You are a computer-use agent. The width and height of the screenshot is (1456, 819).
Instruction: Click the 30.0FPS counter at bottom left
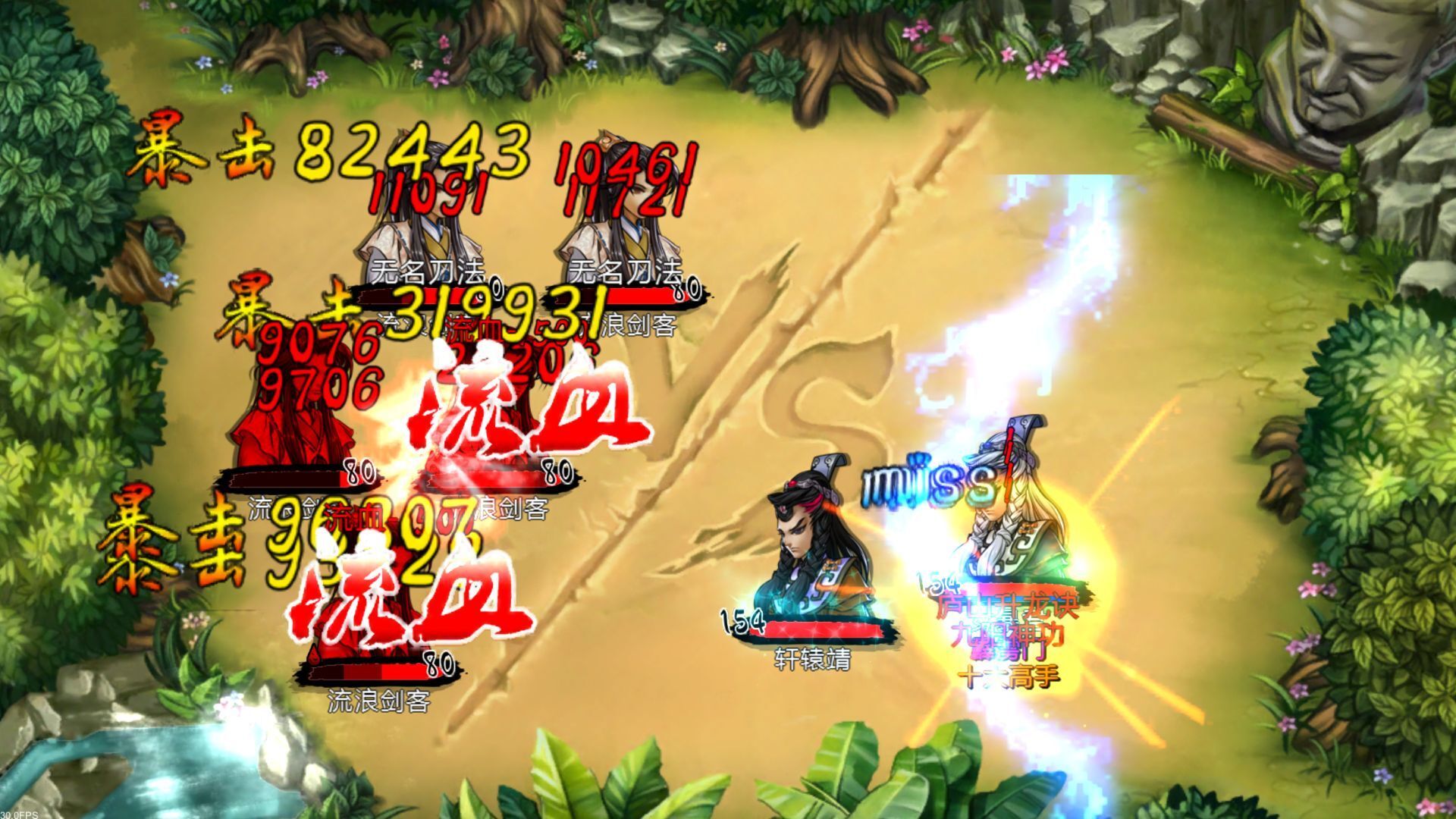(x=20, y=813)
